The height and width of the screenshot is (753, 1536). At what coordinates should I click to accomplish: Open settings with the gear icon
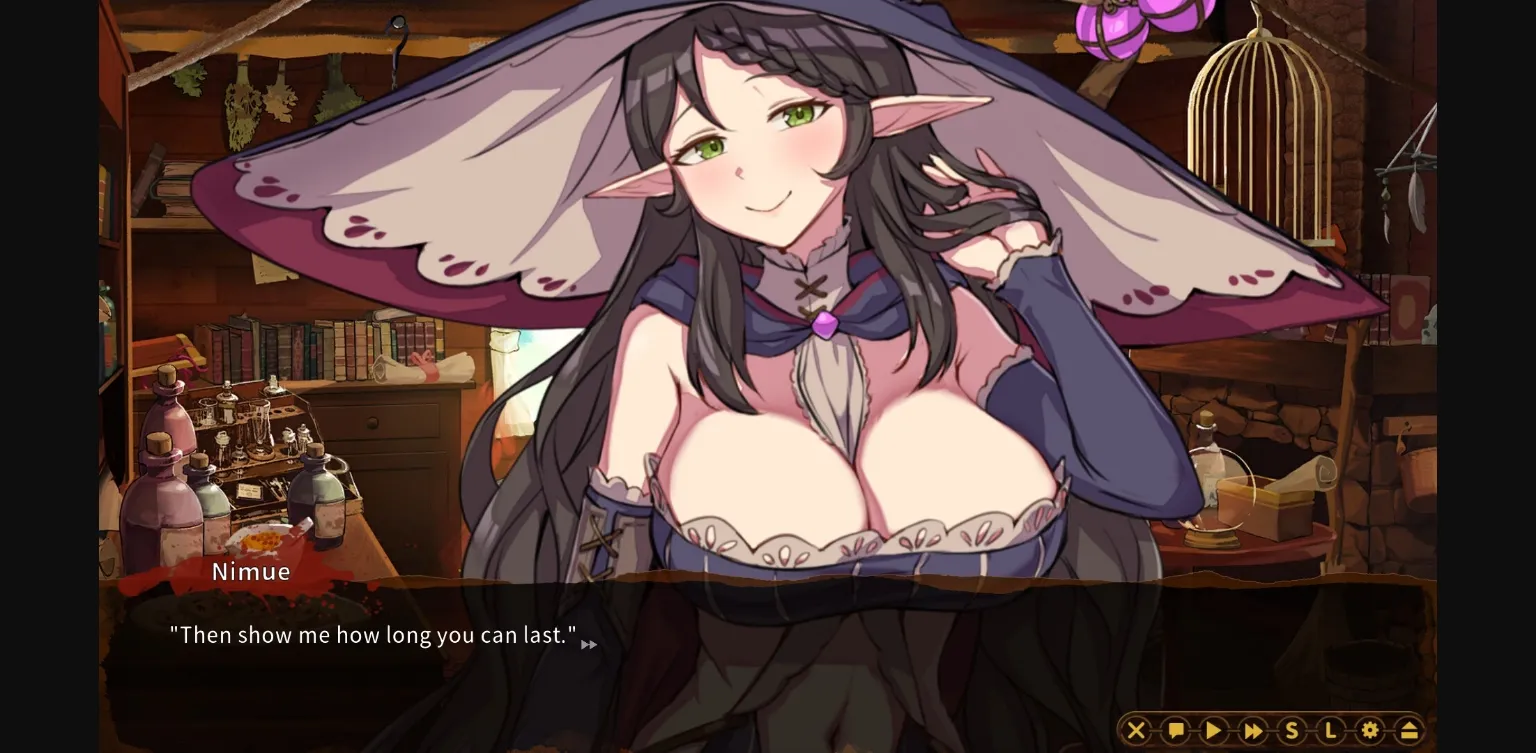[1369, 730]
